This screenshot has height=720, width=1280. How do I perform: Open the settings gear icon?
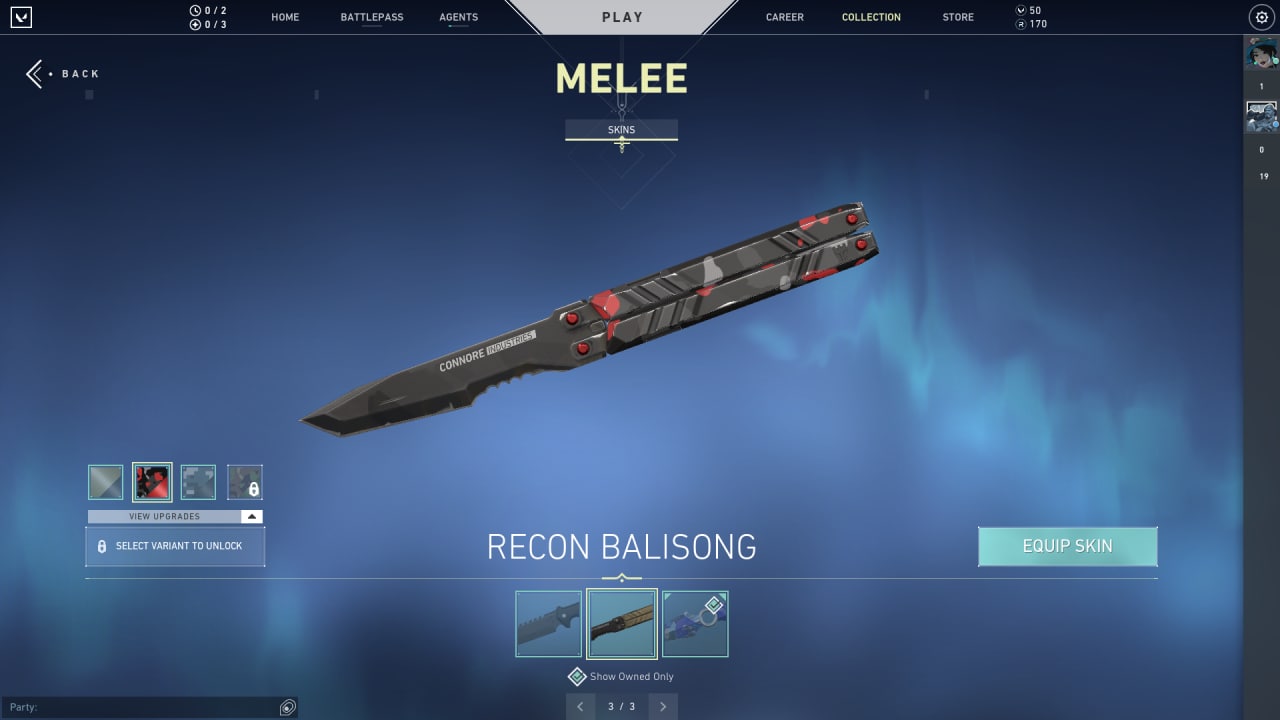(1261, 17)
